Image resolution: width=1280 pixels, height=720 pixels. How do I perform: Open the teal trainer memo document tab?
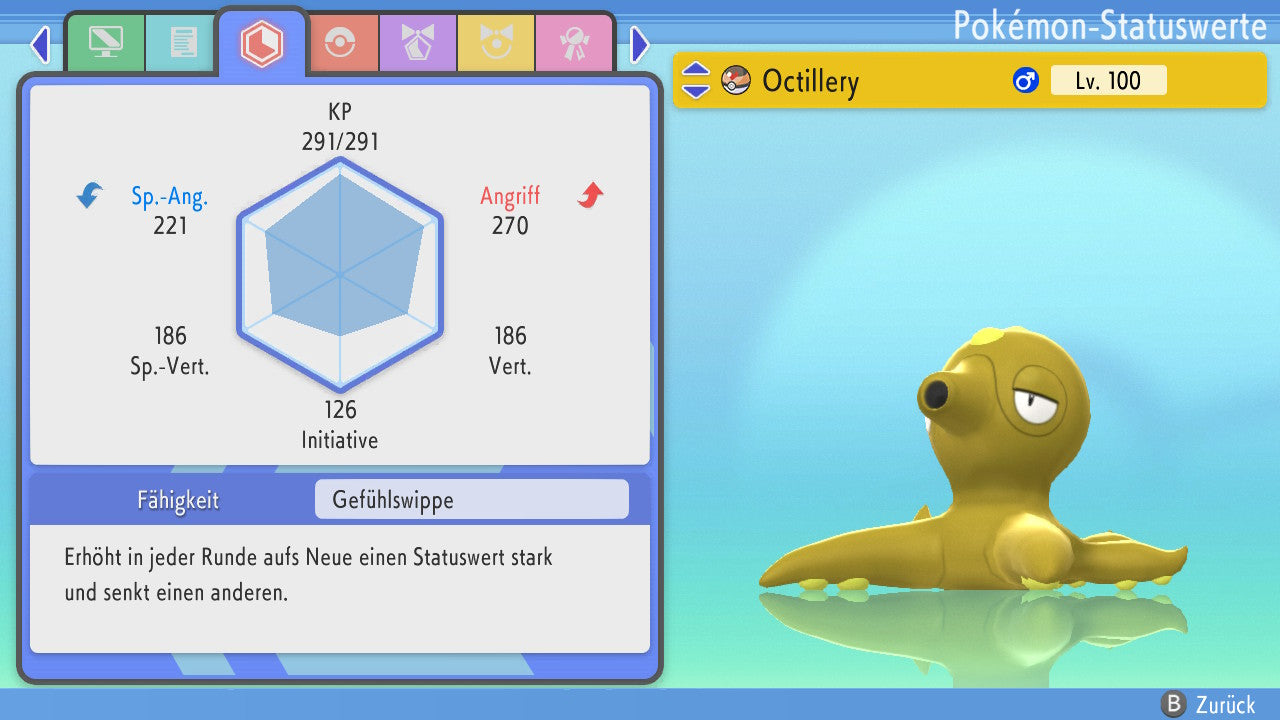tap(182, 43)
